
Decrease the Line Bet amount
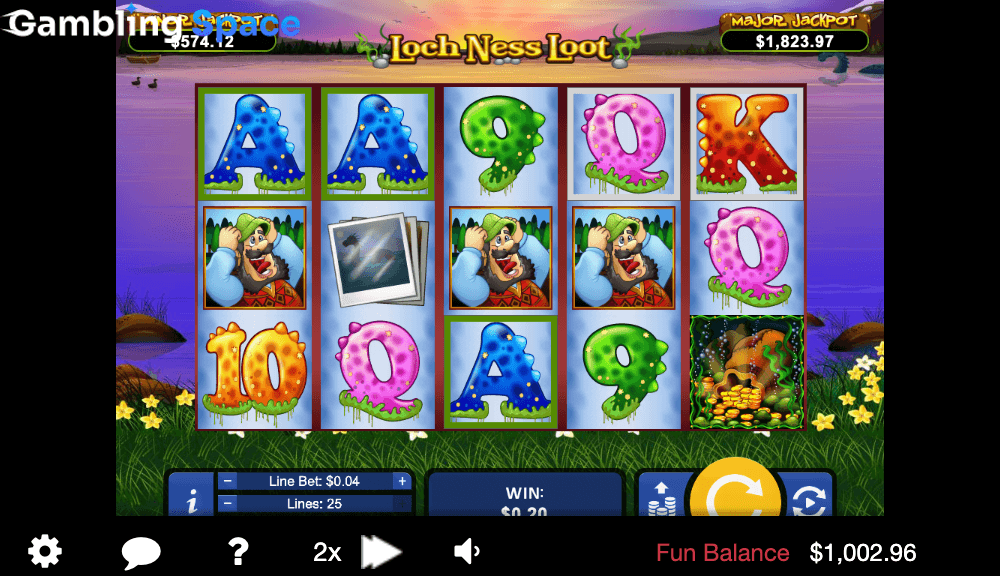pos(227,481)
